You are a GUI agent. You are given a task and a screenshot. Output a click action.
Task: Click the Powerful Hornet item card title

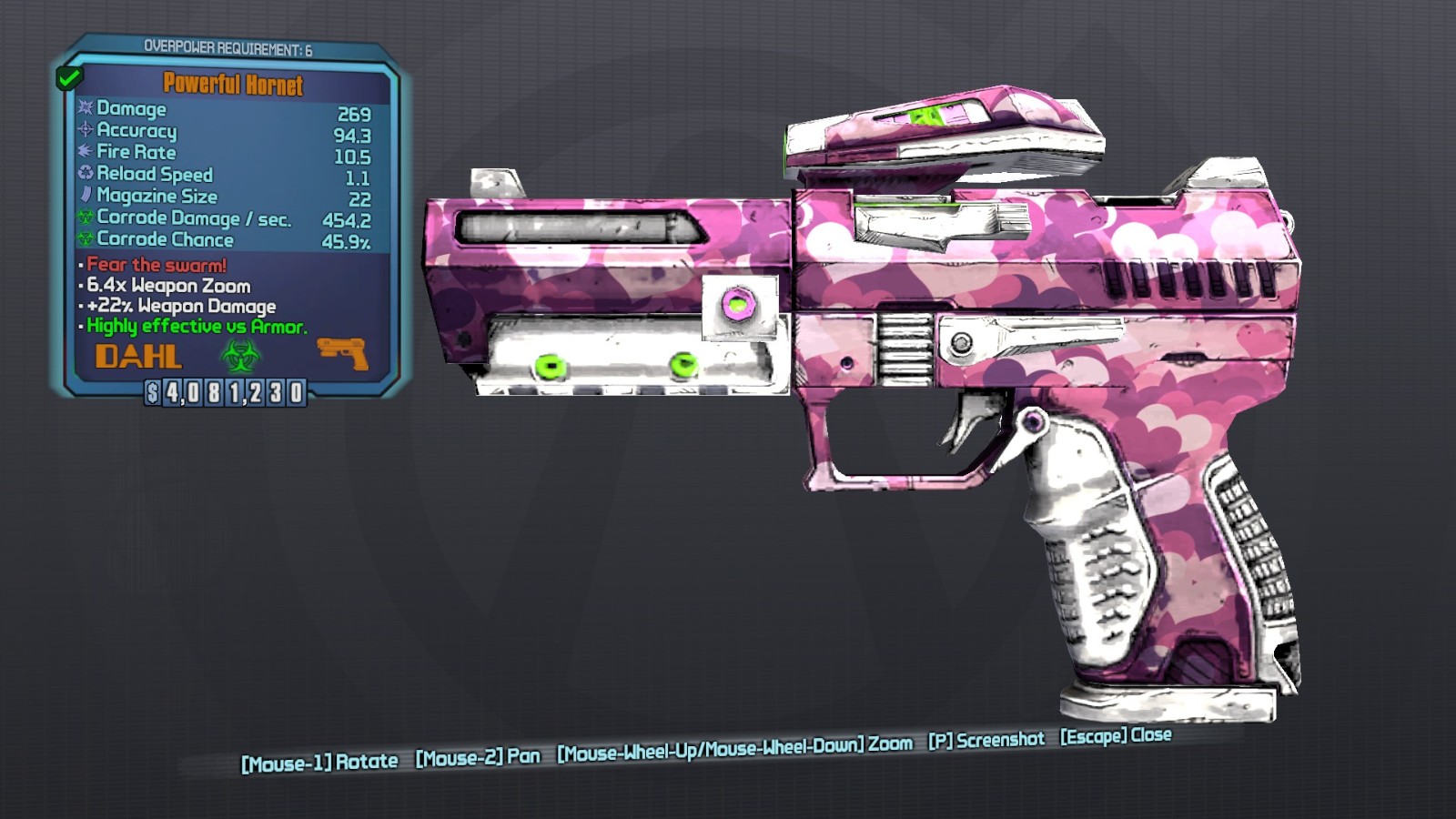click(233, 85)
